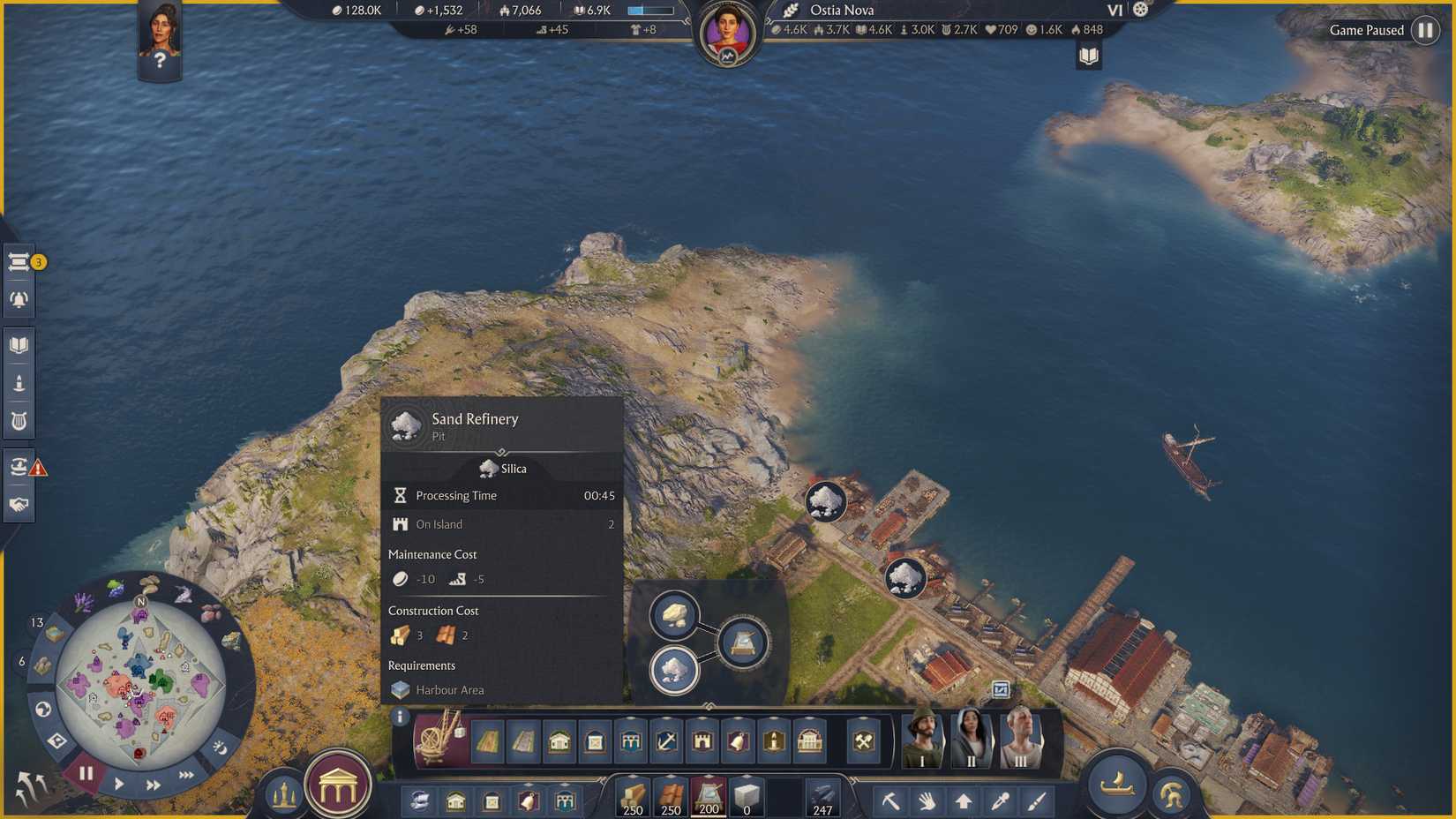Toggle pause with the top-right pause button
The width and height of the screenshot is (1456, 819).
pos(1428,29)
